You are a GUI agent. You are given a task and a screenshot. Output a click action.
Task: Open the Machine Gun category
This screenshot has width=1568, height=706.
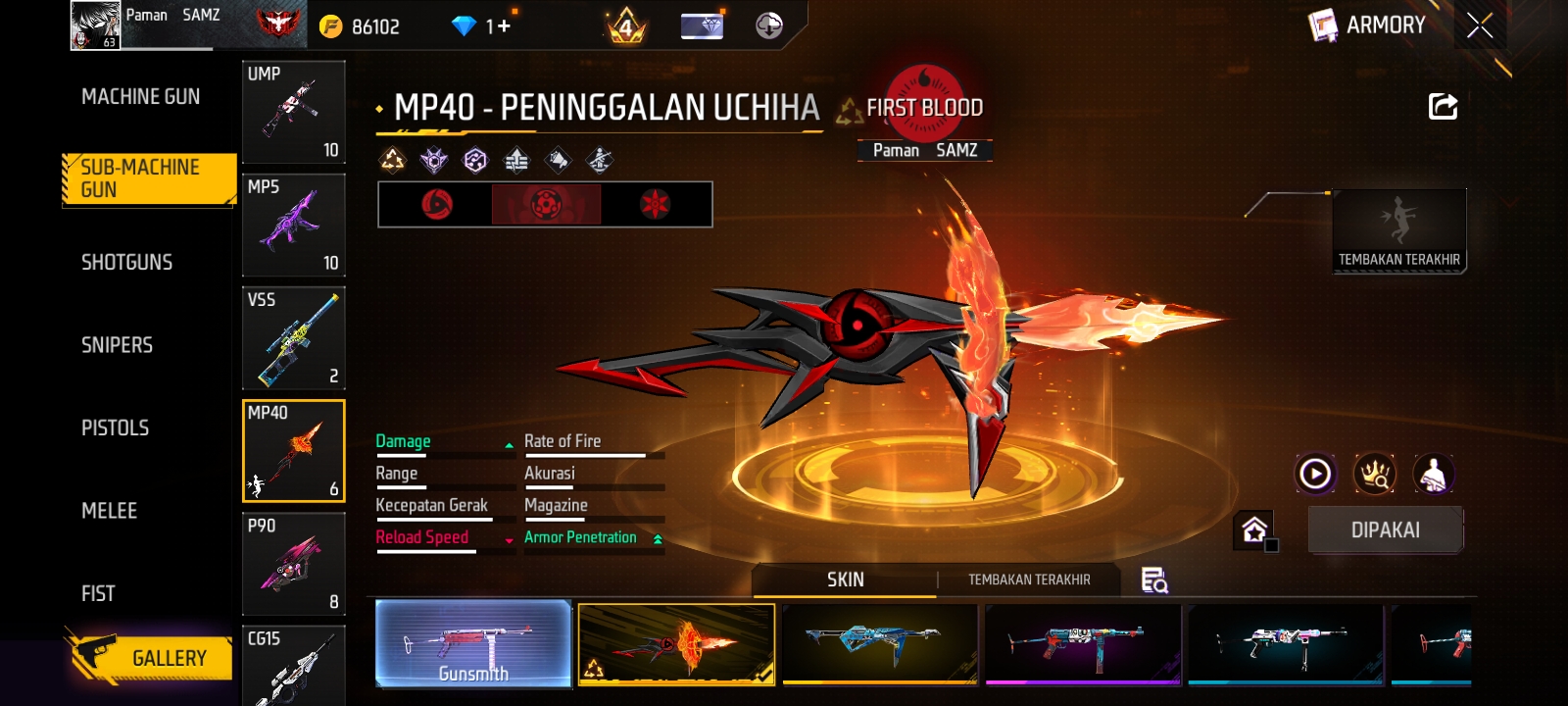(x=141, y=96)
